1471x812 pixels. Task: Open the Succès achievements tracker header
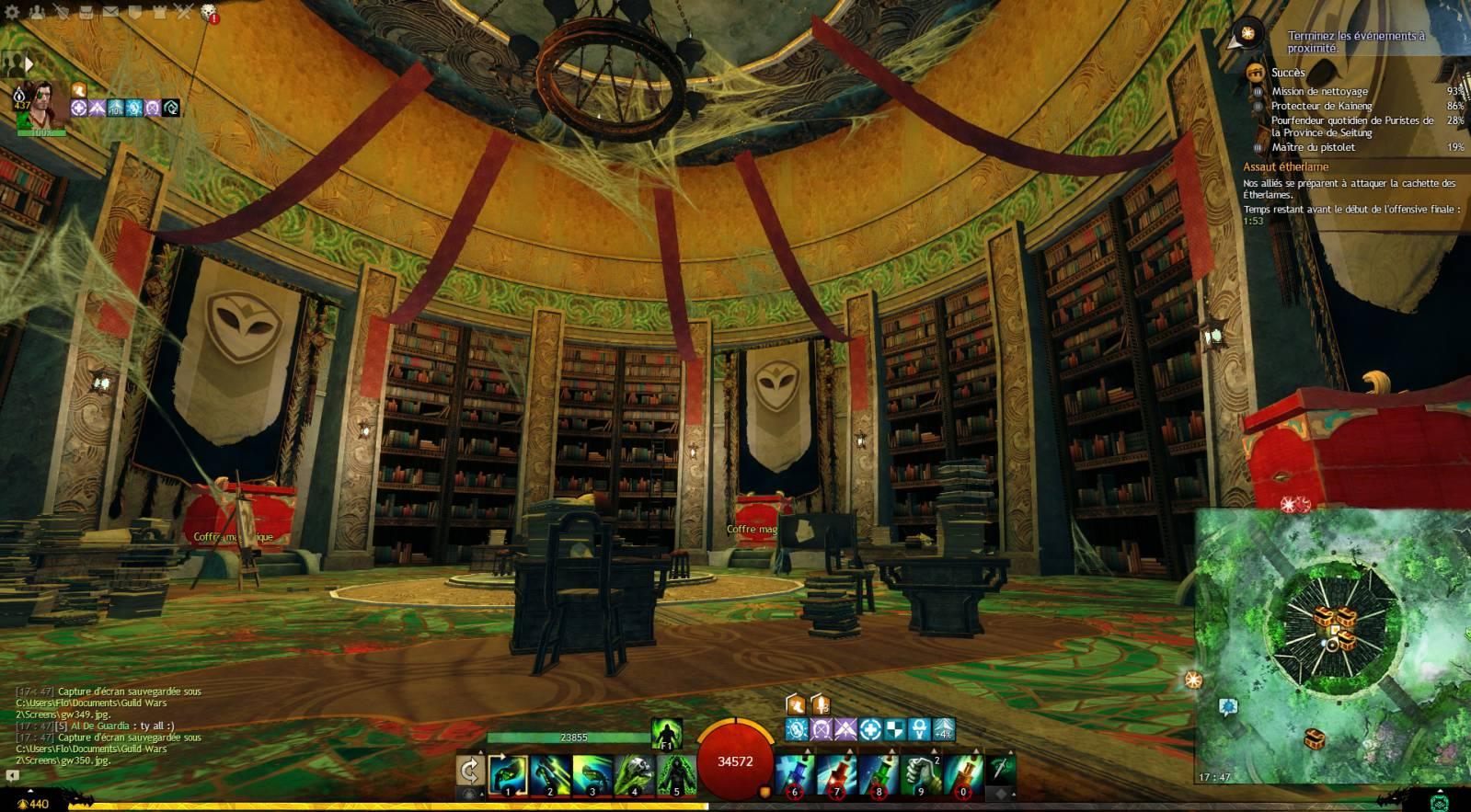[1288, 73]
